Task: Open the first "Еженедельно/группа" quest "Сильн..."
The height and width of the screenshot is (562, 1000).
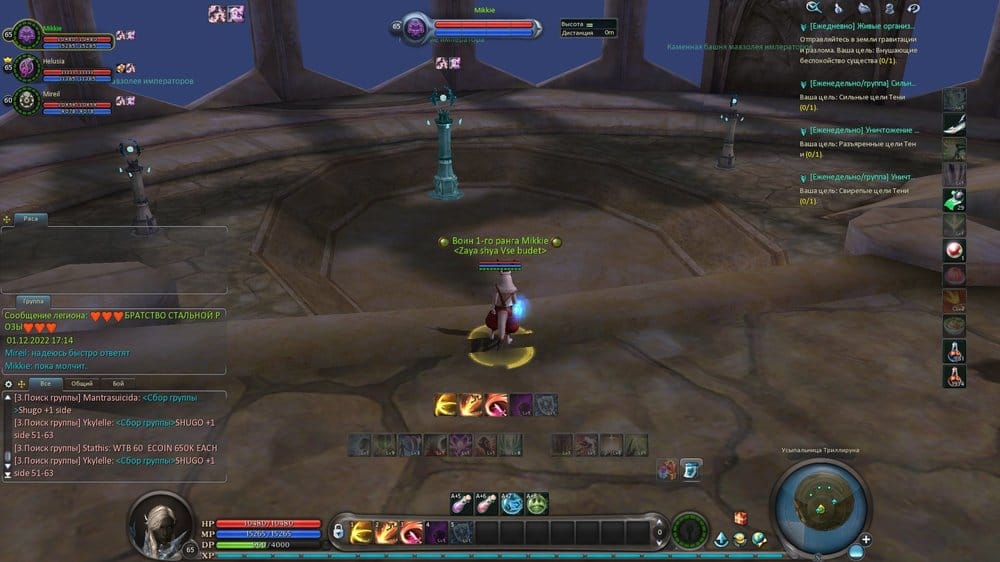Action: pyautogui.click(x=862, y=83)
